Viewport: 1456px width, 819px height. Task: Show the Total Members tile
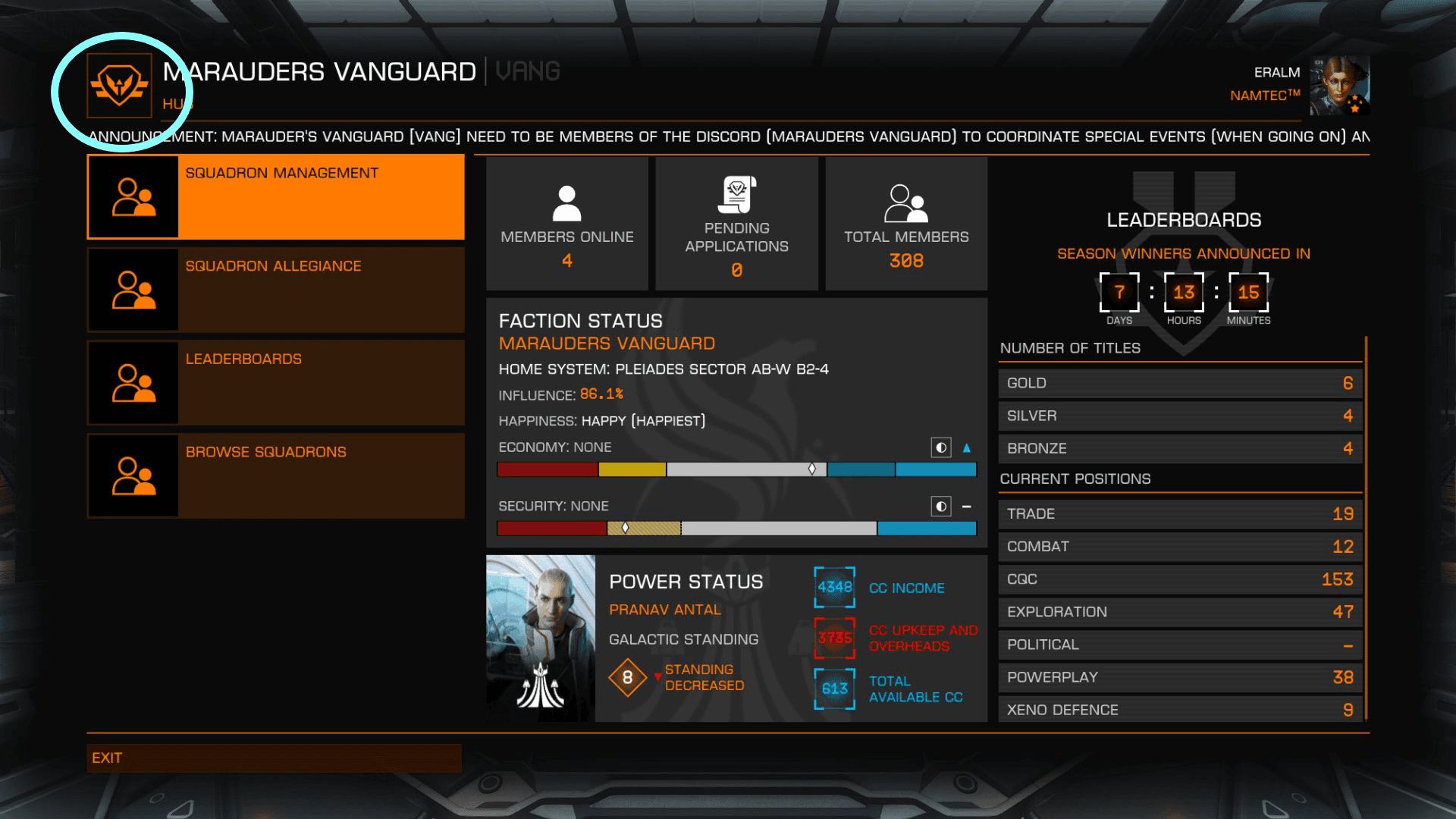coord(906,224)
